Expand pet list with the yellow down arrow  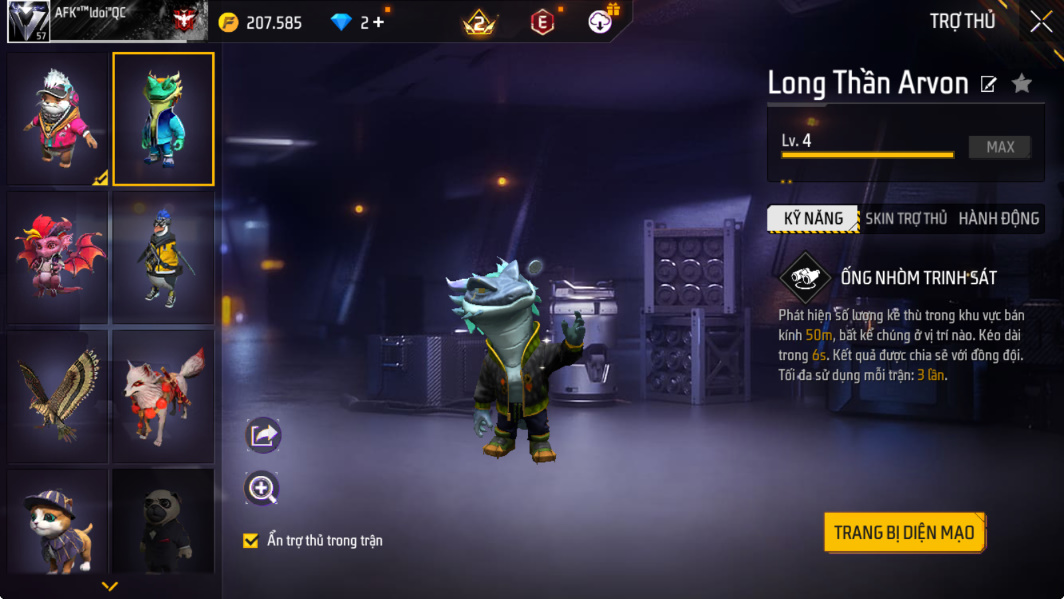click(x=110, y=586)
